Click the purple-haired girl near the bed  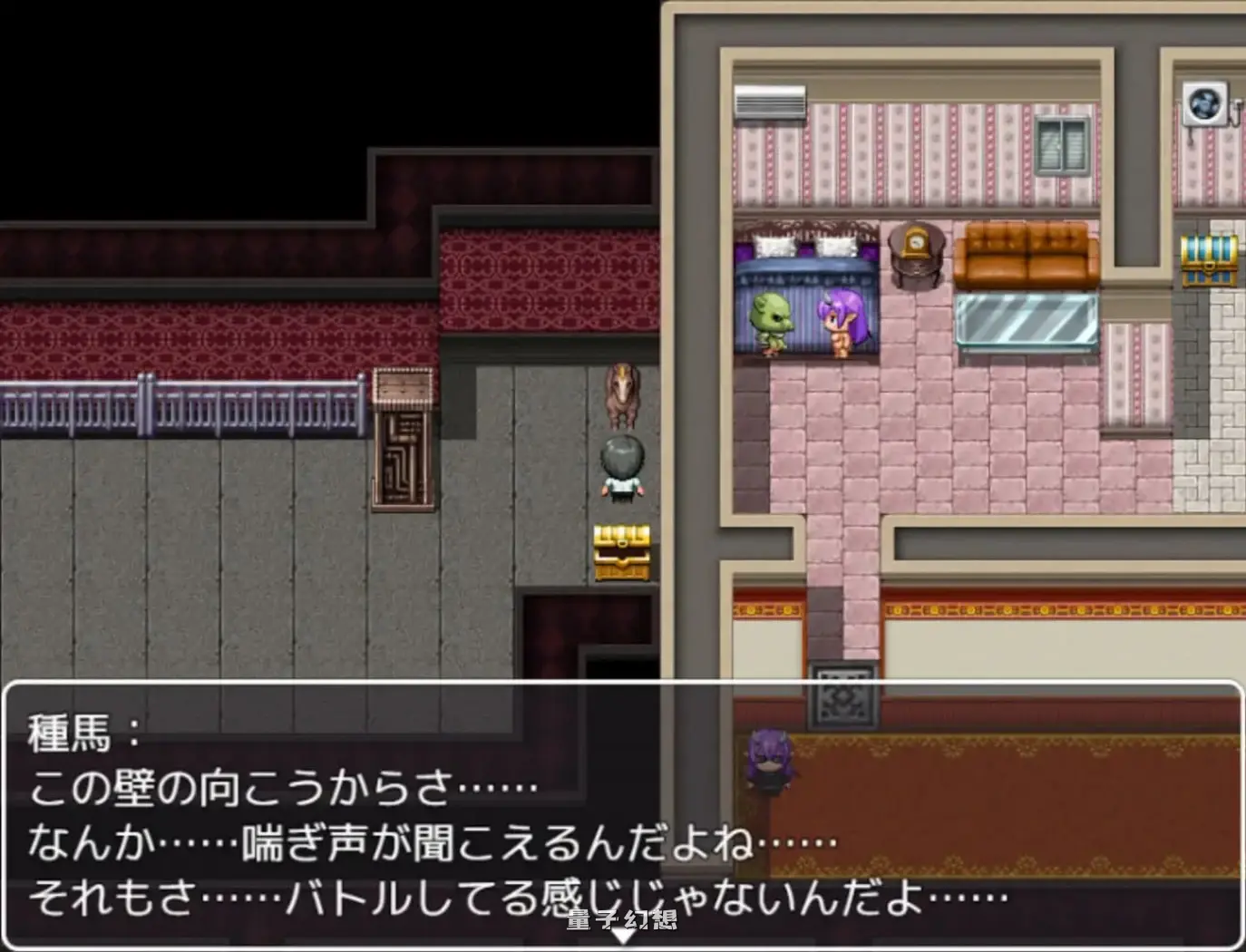[842, 322]
